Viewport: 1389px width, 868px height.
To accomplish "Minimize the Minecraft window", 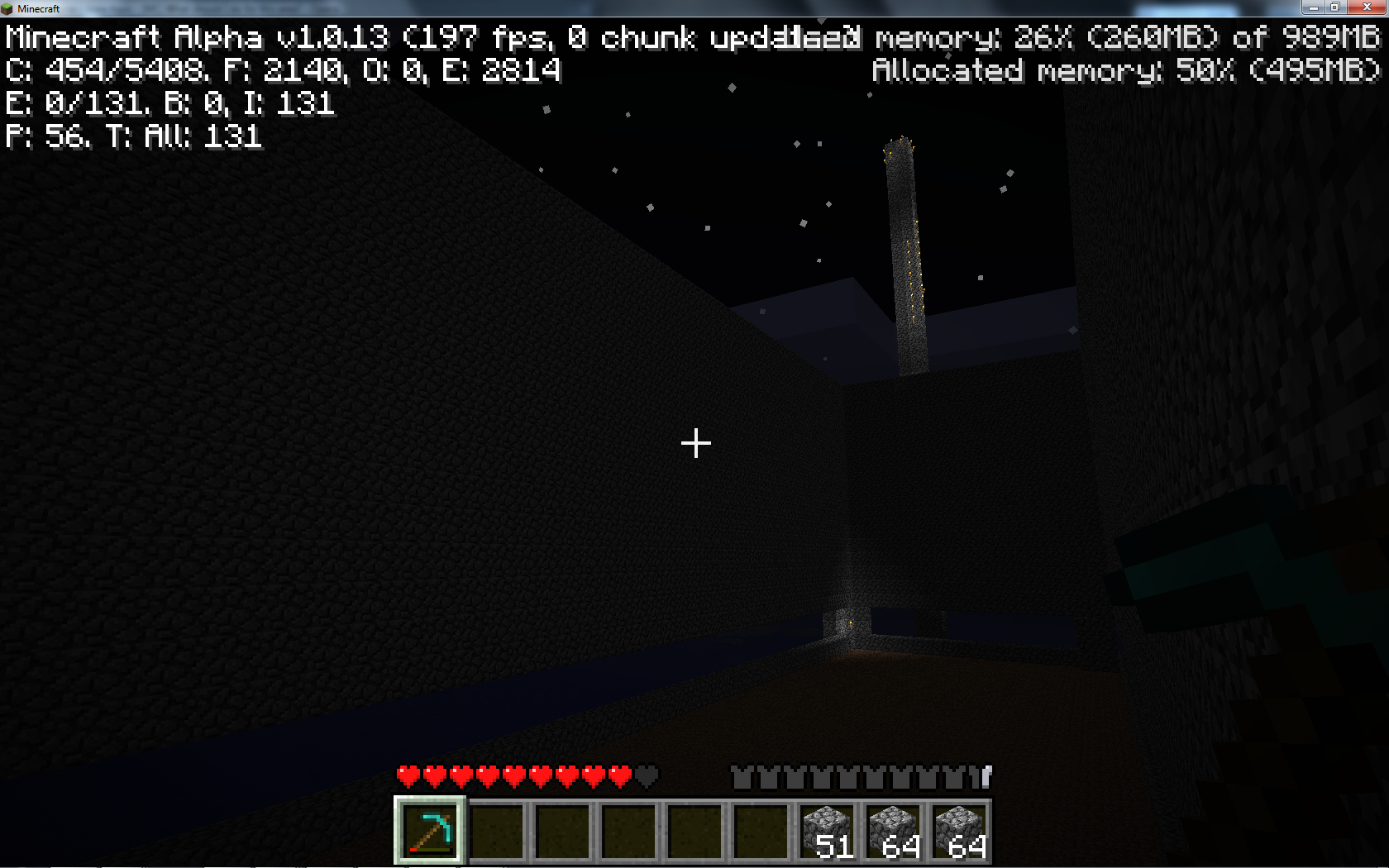I will click(x=1312, y=7).
